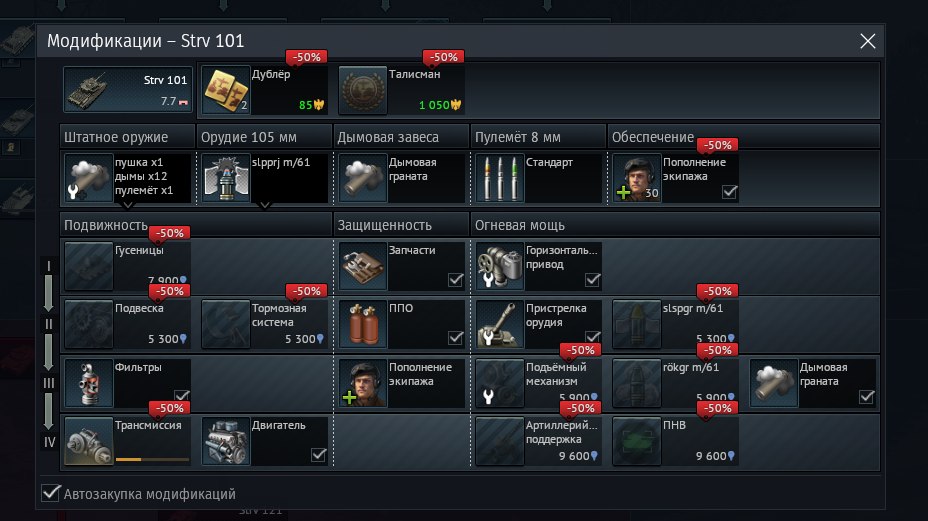
Task: Open the Запчасти spare parts modification
Action: (x=401, y=265)
